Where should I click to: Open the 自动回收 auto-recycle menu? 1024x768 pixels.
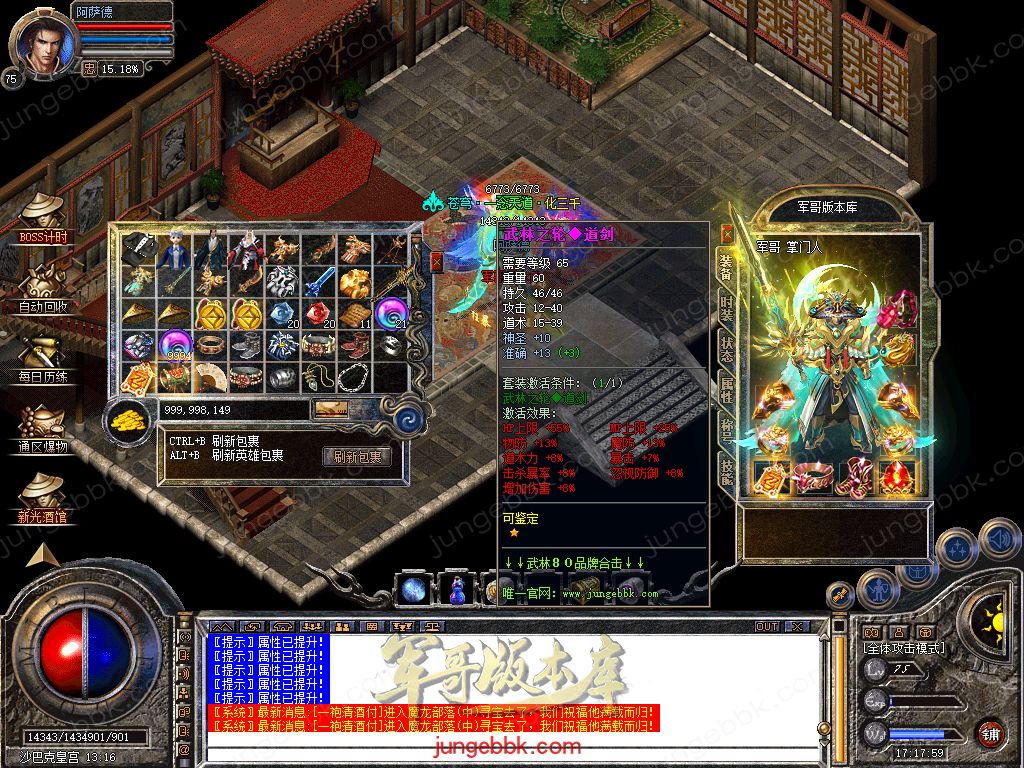coord(43,287)
